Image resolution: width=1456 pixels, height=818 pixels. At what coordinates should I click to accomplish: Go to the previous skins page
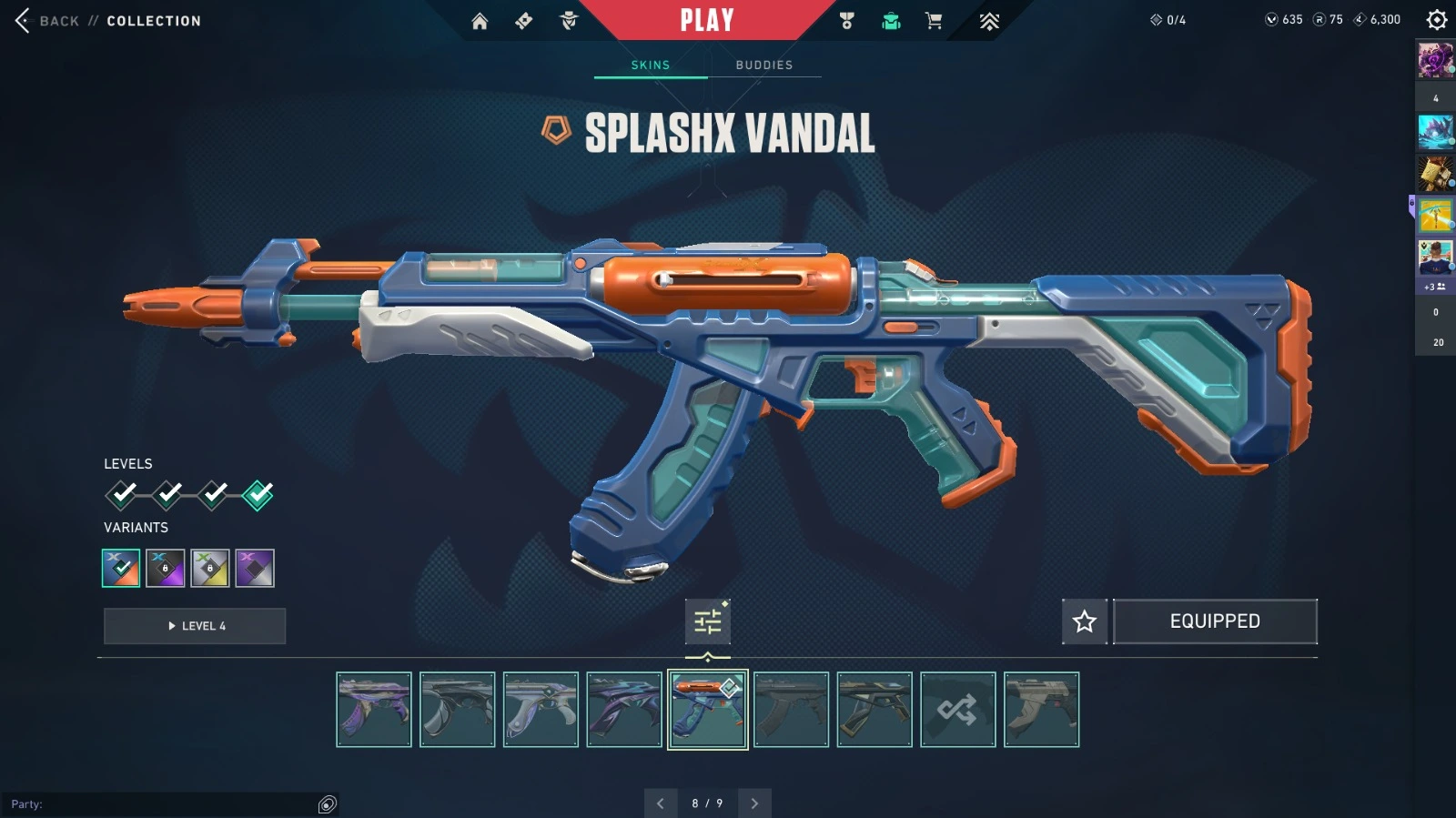(x=661, y=803)
